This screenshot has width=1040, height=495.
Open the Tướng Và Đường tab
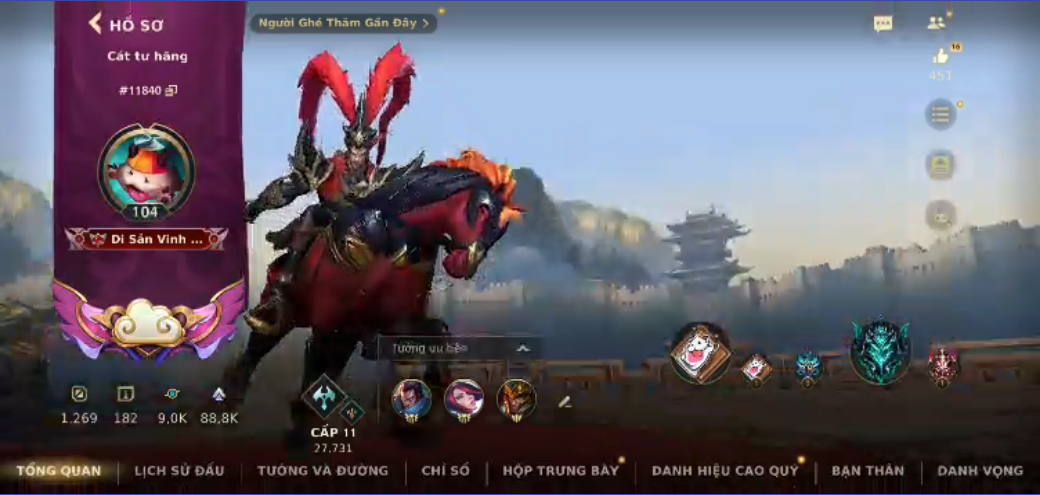click(x=322, y=470)
